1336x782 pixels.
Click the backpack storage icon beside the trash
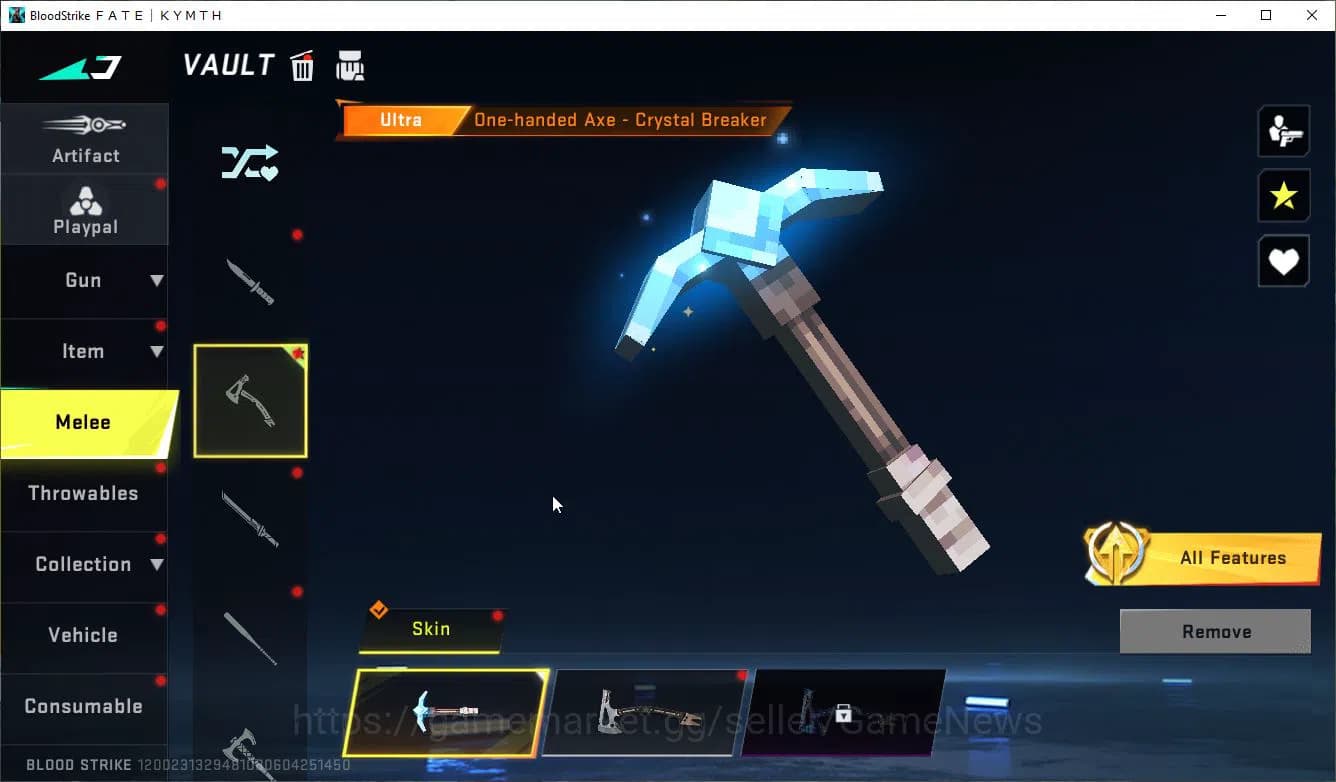click(x=351, y=65)
